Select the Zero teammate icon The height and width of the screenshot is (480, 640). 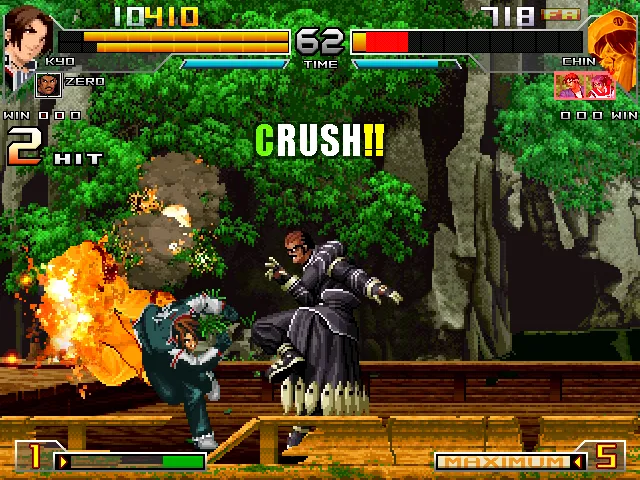[x=47, y=84]
